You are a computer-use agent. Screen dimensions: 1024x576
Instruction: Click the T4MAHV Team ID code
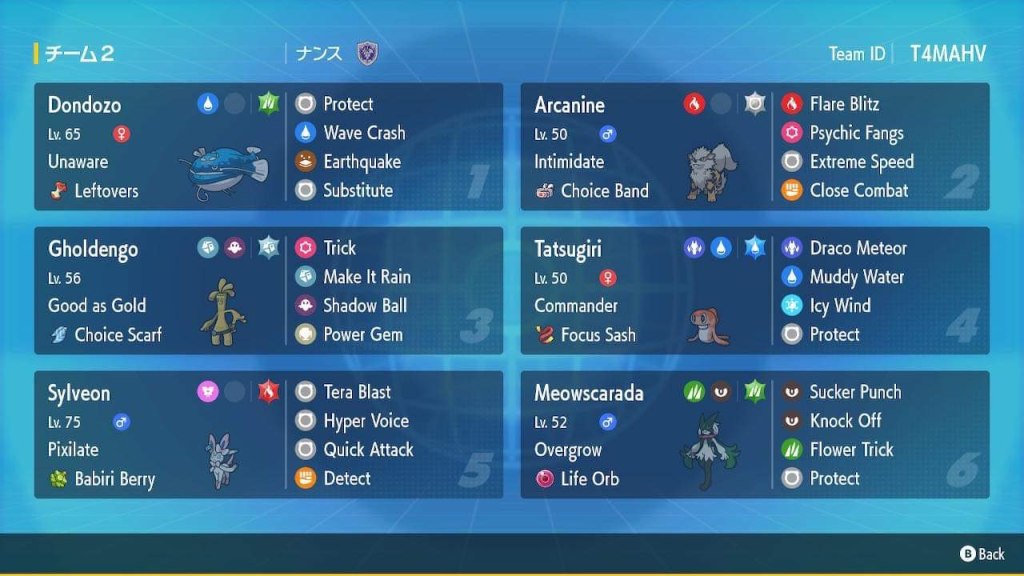coord(947,54)
